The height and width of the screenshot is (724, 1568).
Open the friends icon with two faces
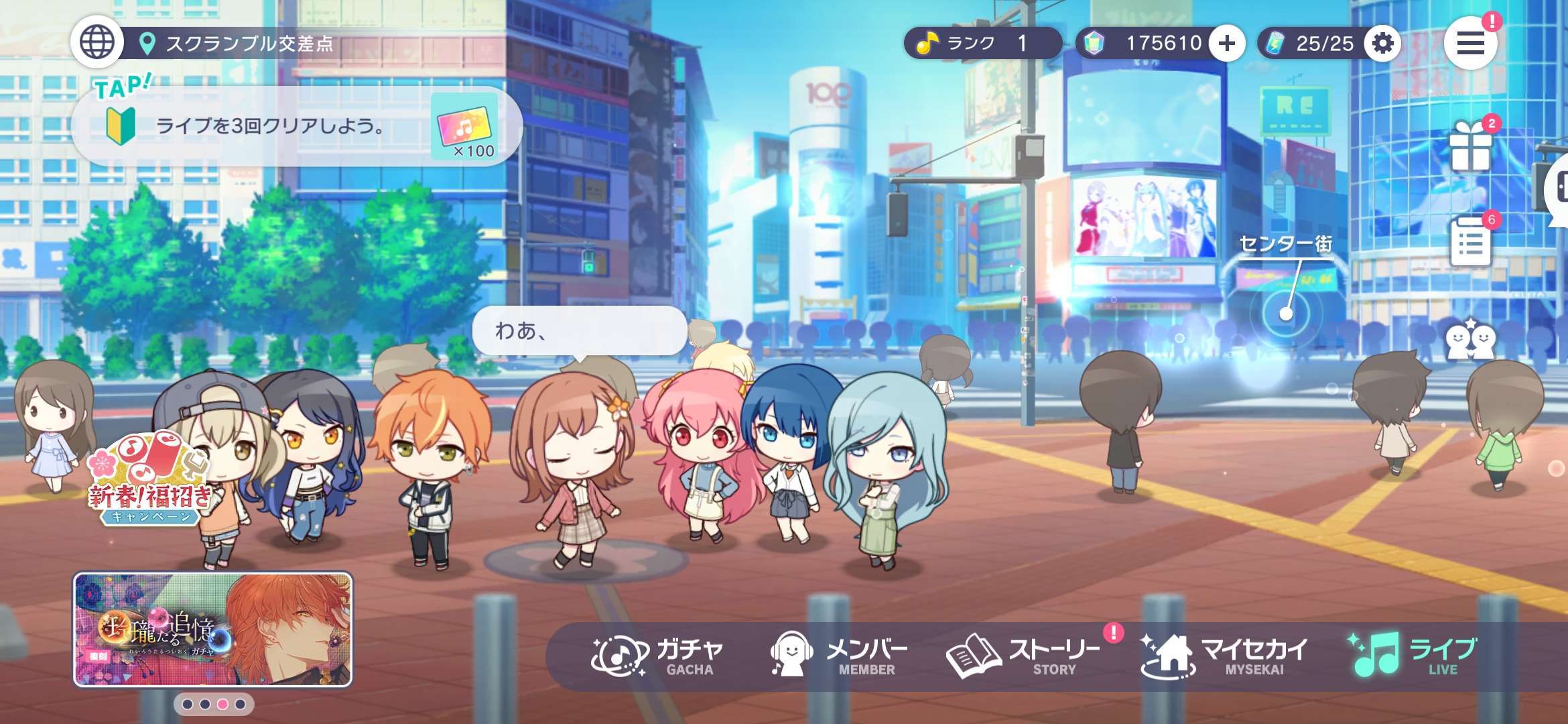pos(1469,341)
